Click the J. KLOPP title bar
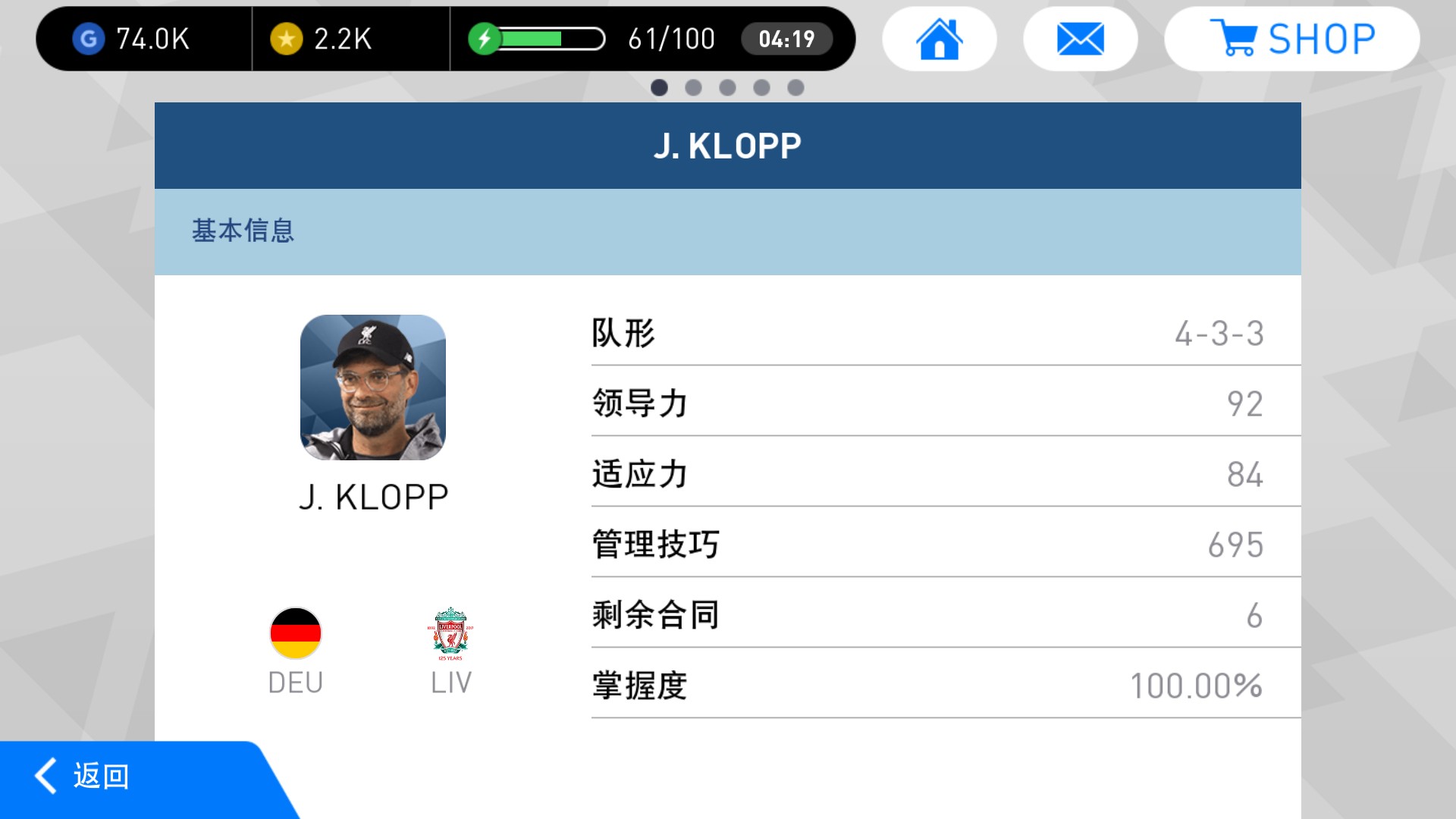Image resolution: width=1456 pixels, height=819 pixels. (728, 144)
